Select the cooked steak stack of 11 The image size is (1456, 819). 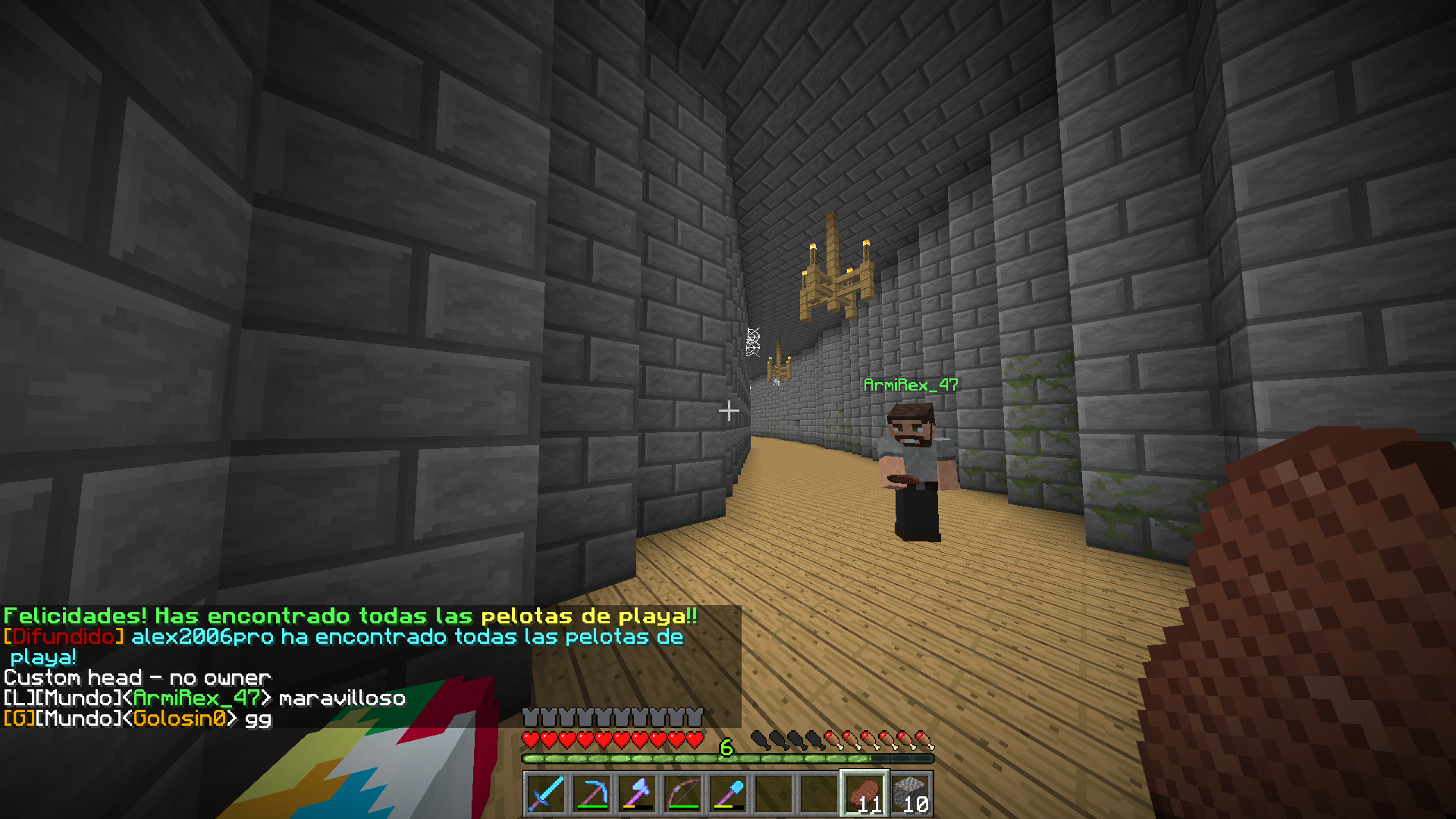point(864,794)
